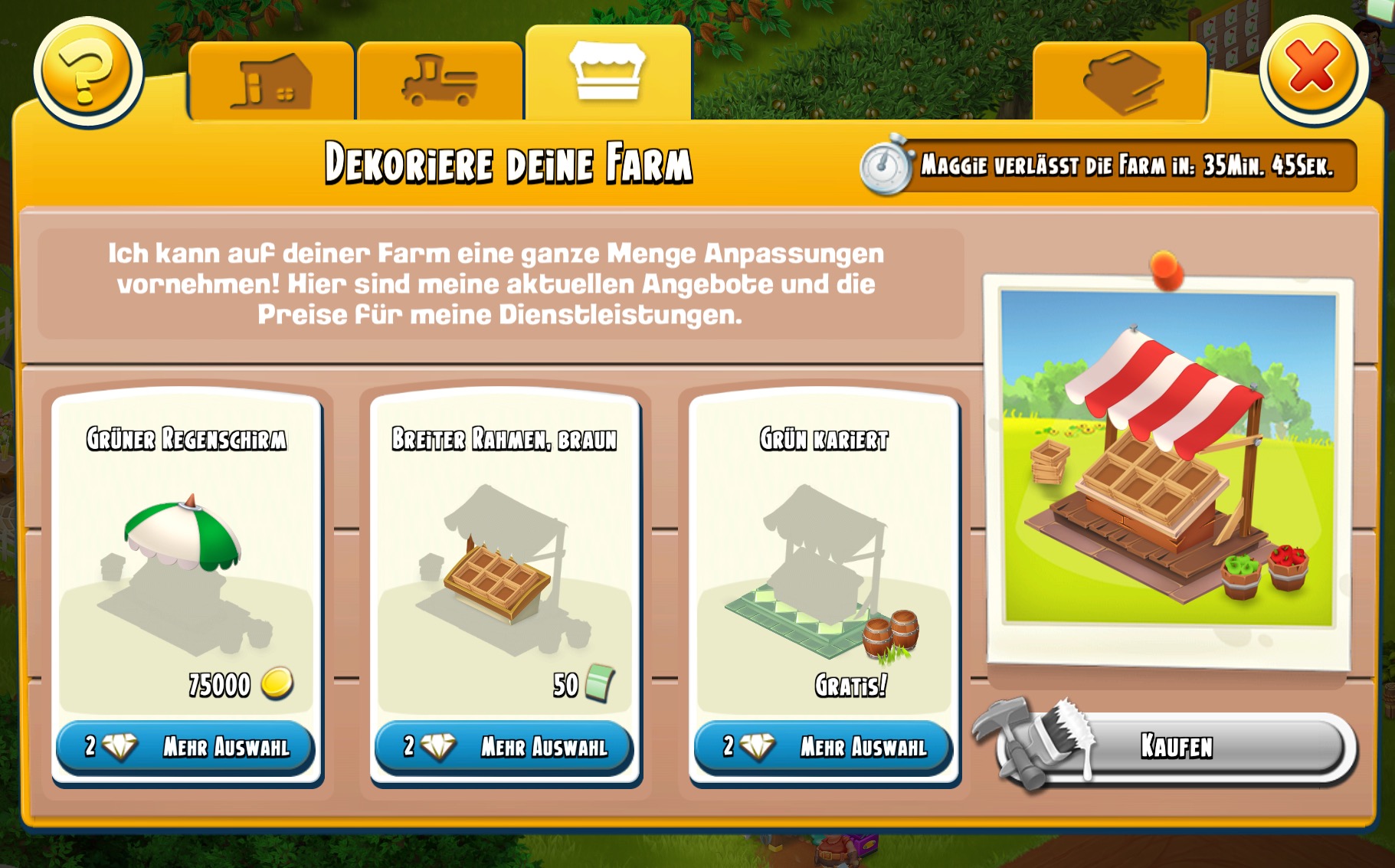
Task: Click the Kaufen button
Action: [x=1176, y=746]
